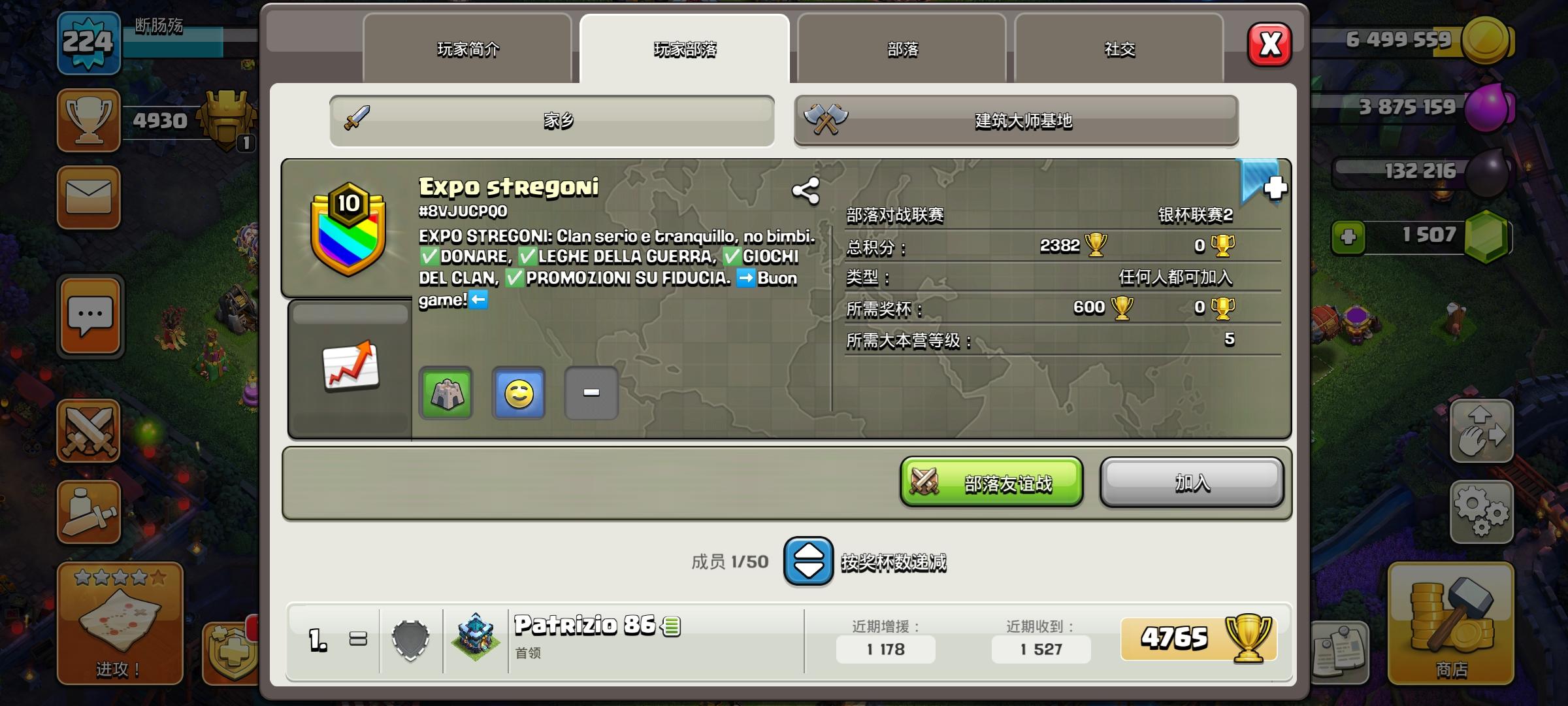The image size is (1568, 706).
Task: Open the mail inbox icon on left sidebar
Action: click(x=89, y=197)
